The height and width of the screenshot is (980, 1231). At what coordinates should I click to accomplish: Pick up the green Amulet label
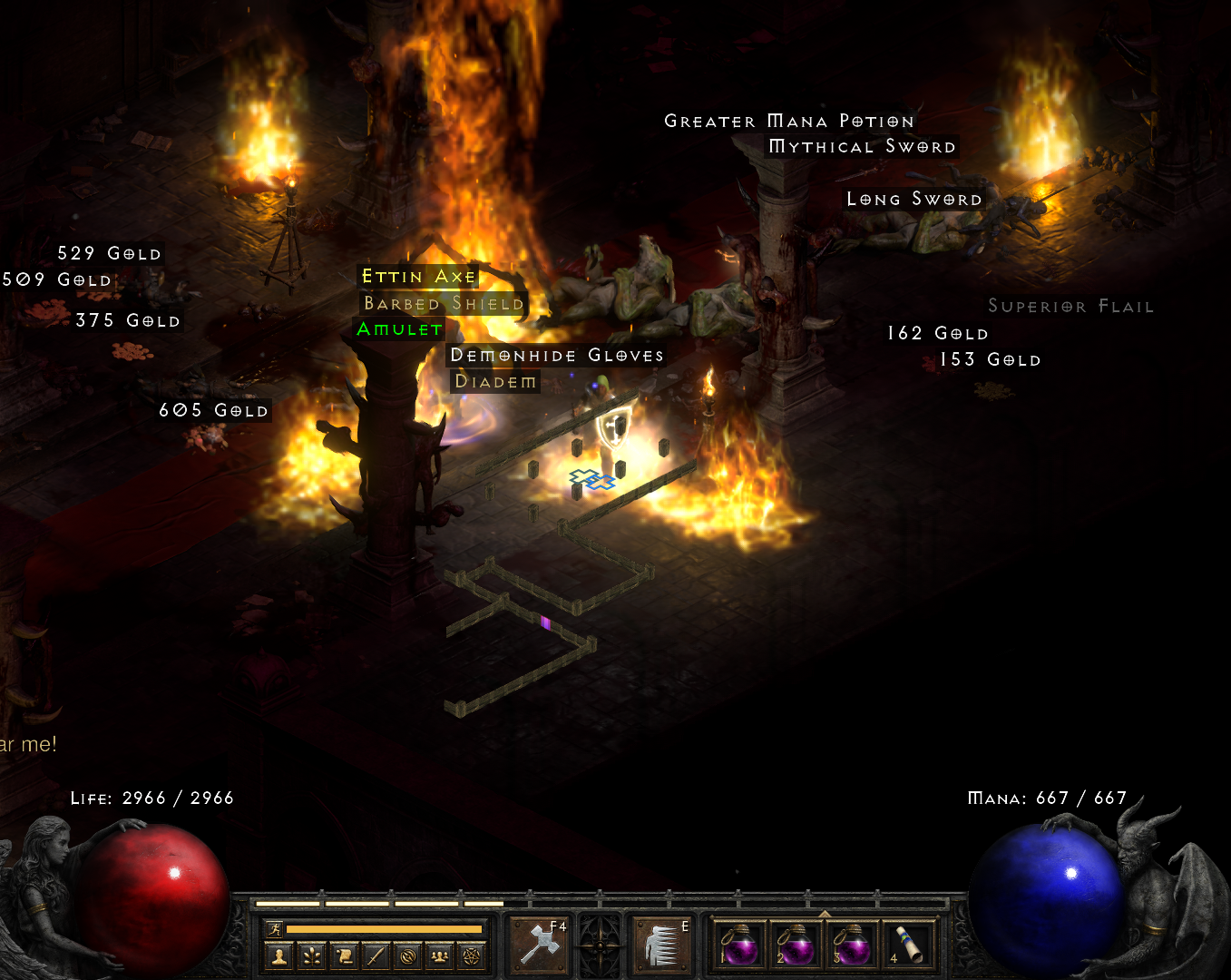[x=400, y=329]
